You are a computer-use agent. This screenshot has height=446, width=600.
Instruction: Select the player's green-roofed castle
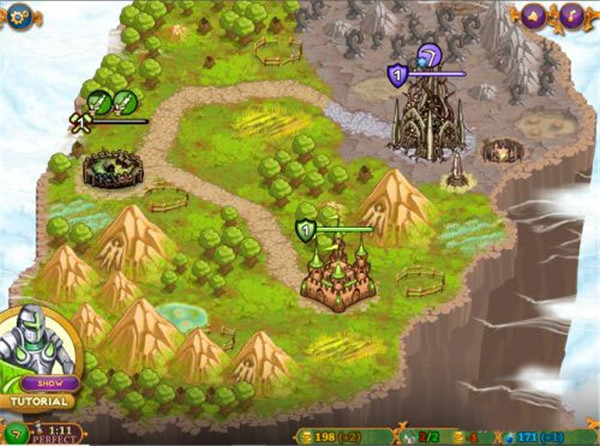pyautogui.click(x=338, y=272)
